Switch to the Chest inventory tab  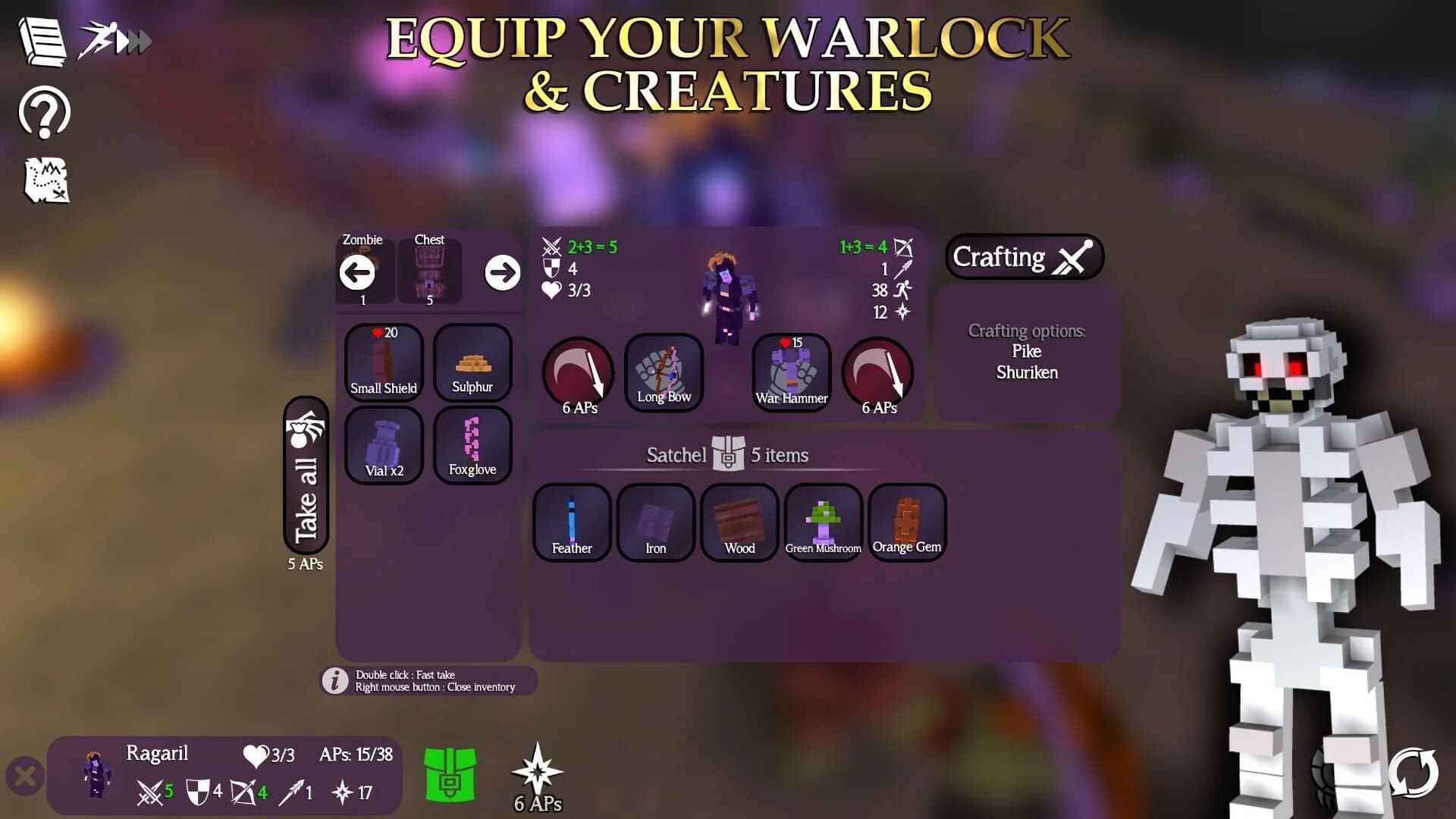tap(429, 271)
